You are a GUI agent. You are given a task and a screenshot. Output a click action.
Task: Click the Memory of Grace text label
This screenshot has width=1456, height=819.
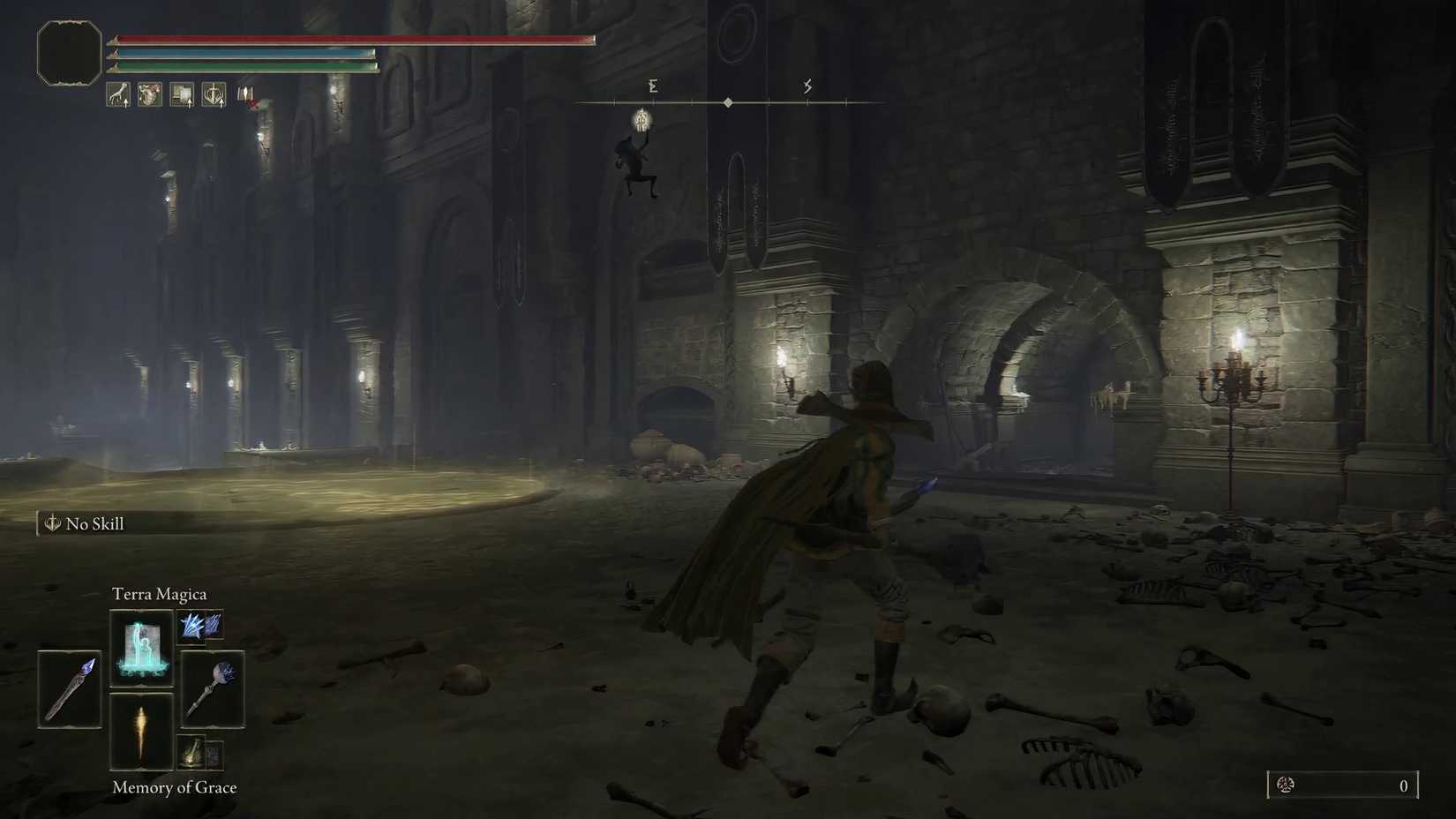tap(174, 786)
